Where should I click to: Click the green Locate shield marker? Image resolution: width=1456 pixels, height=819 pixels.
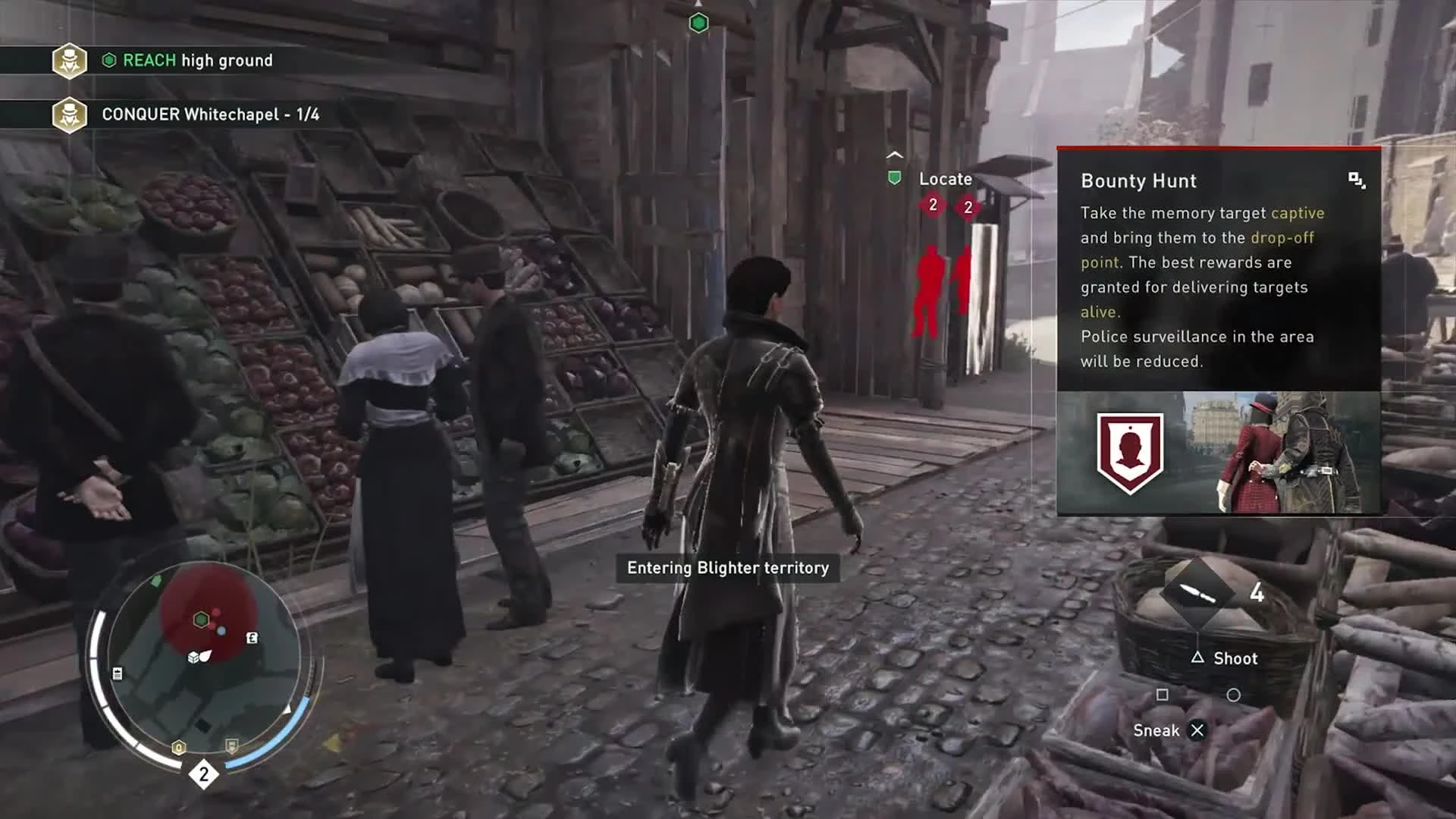tap(895, 176)
